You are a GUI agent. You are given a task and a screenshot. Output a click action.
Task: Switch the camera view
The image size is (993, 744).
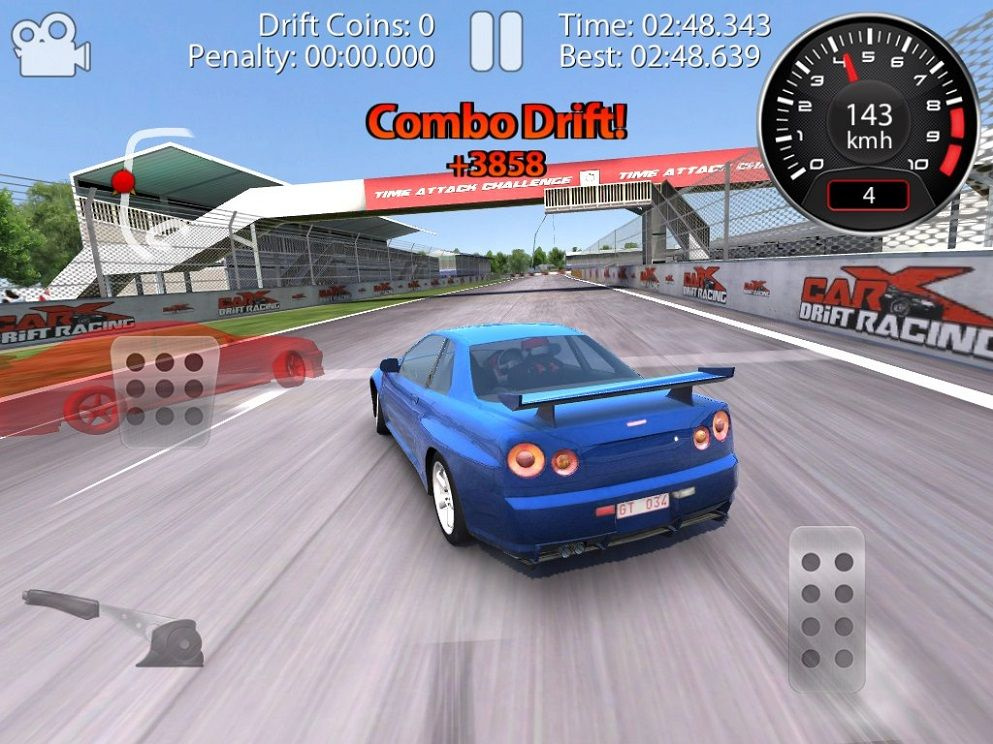[49, 45]
